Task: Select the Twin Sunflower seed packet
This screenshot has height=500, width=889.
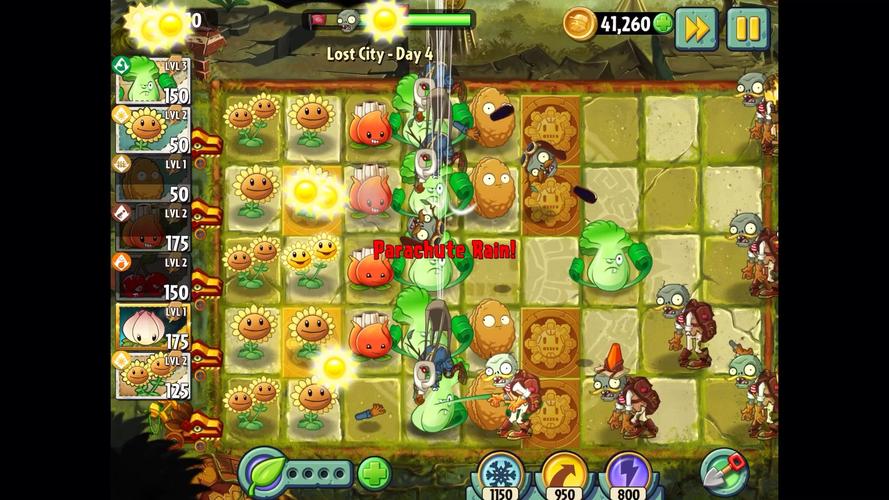Action: (x=152, y=375)
